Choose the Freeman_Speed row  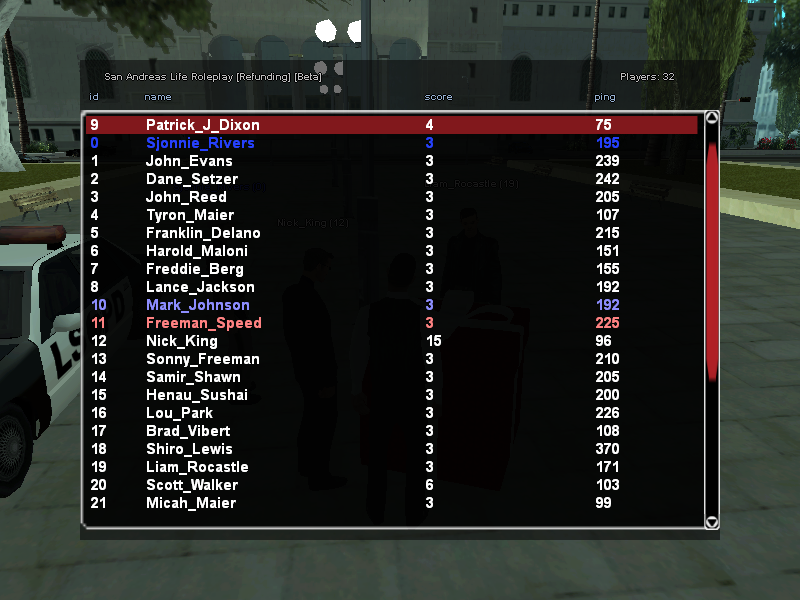204,323
